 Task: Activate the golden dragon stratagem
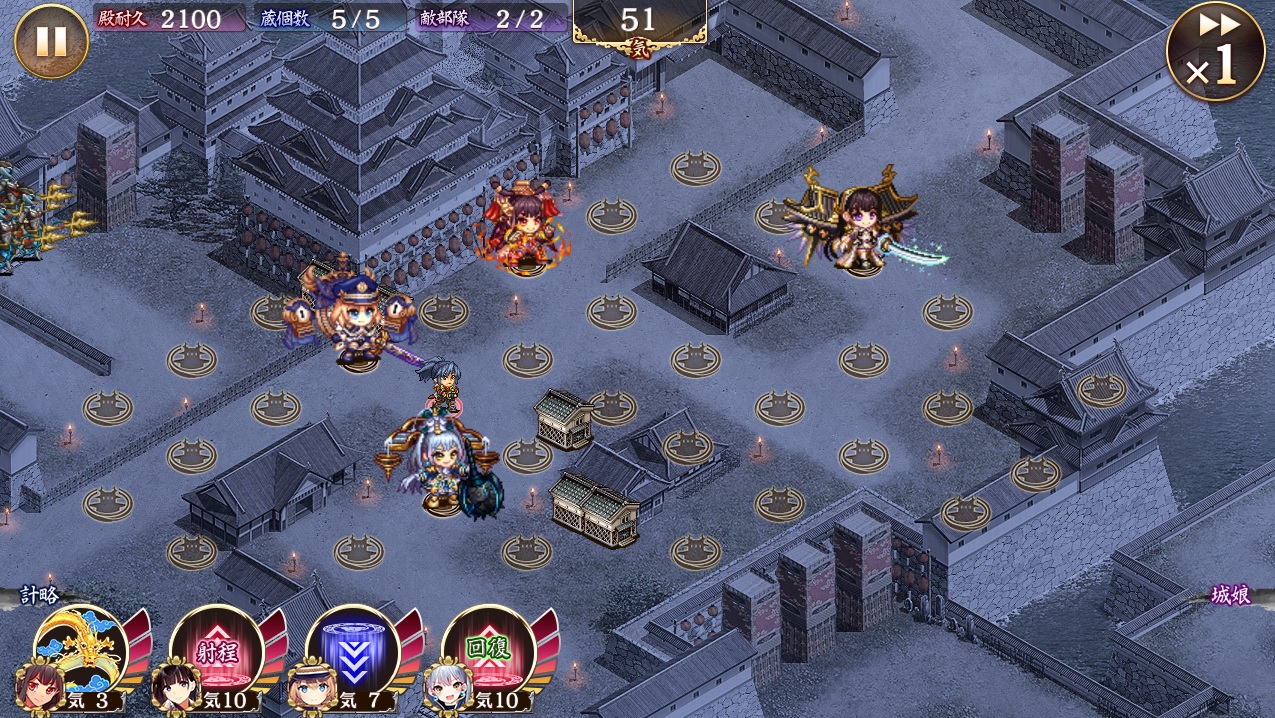(80, 648)
